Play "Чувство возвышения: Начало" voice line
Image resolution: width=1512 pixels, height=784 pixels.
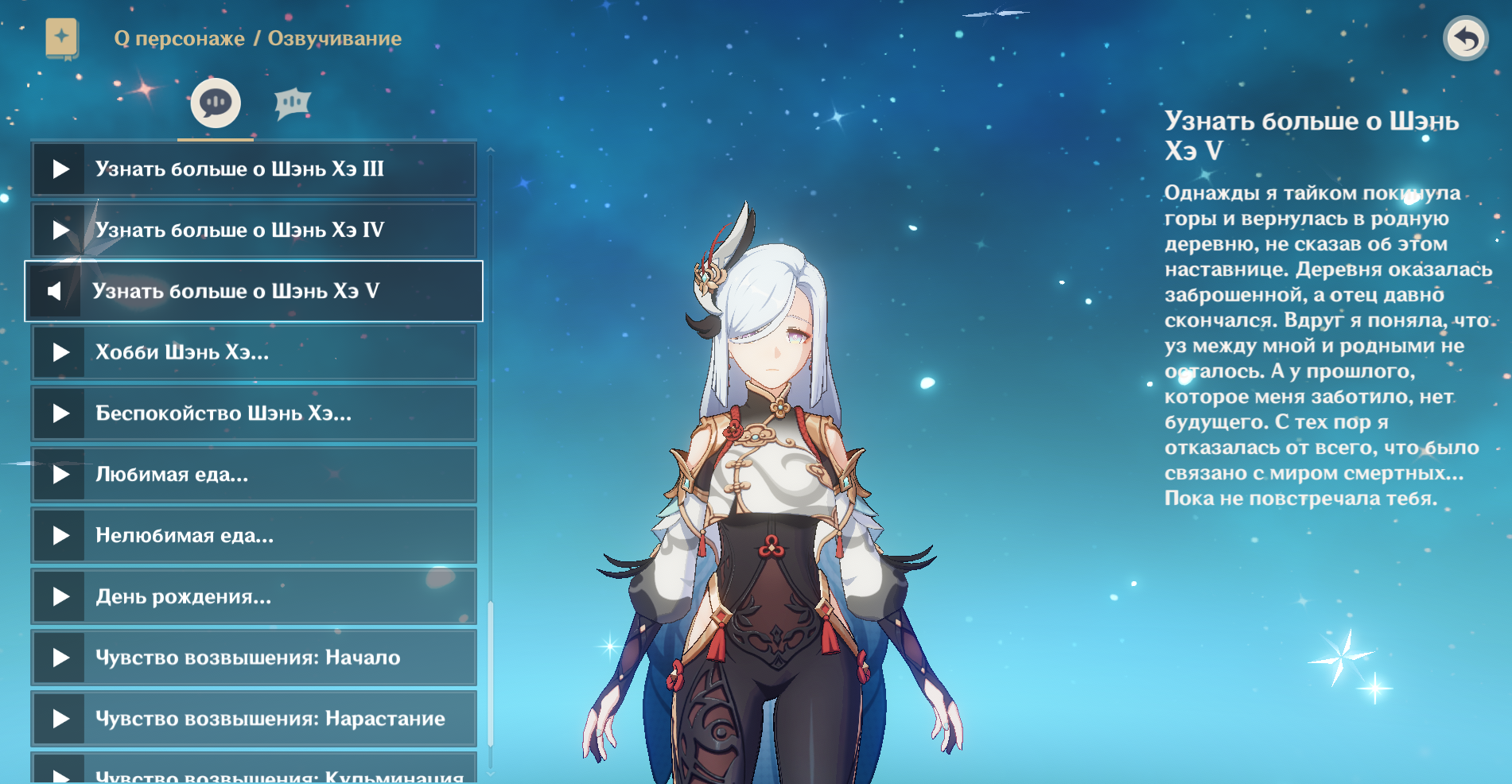(253, 658)
